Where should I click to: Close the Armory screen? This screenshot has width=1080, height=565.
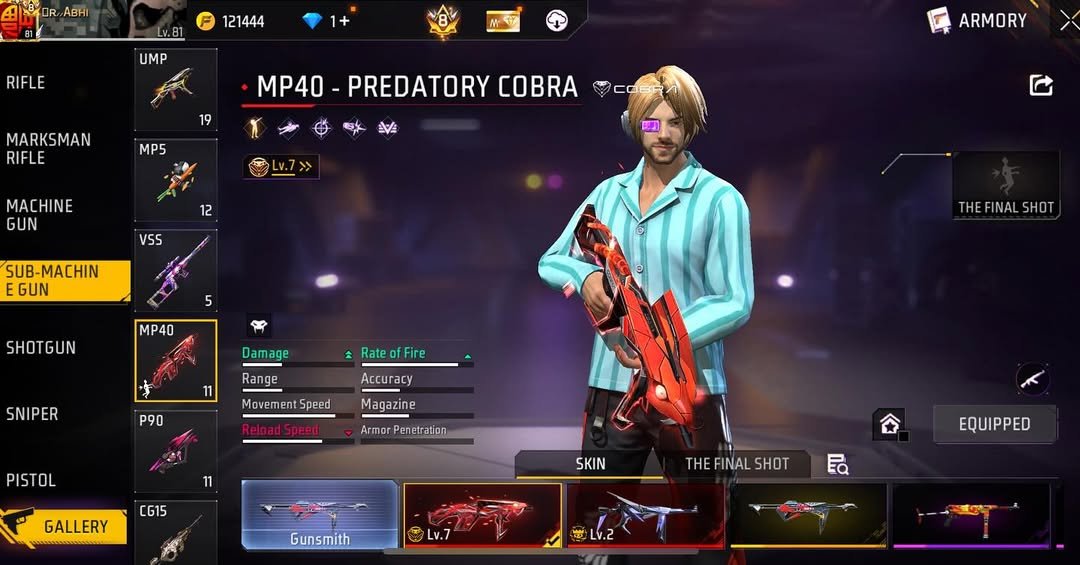coord(1068,19)
